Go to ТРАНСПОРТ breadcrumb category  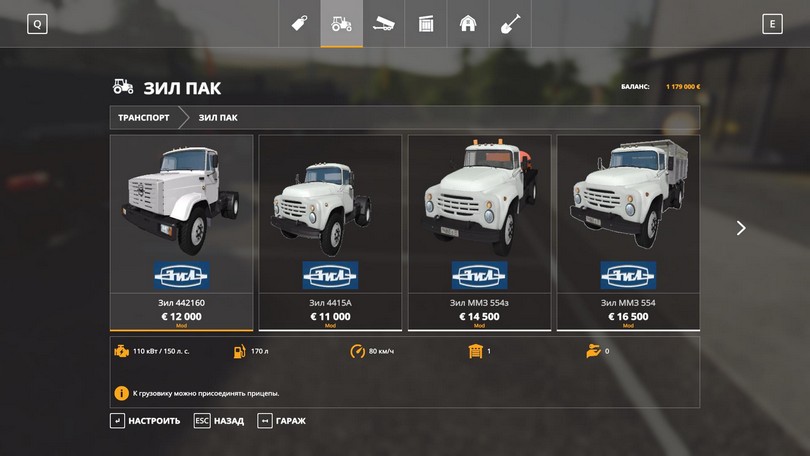[x=143, y=118]
